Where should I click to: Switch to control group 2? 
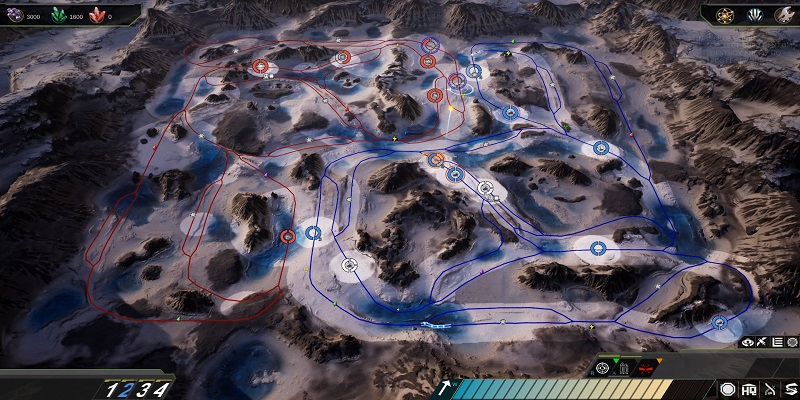[x=126, y=390]
